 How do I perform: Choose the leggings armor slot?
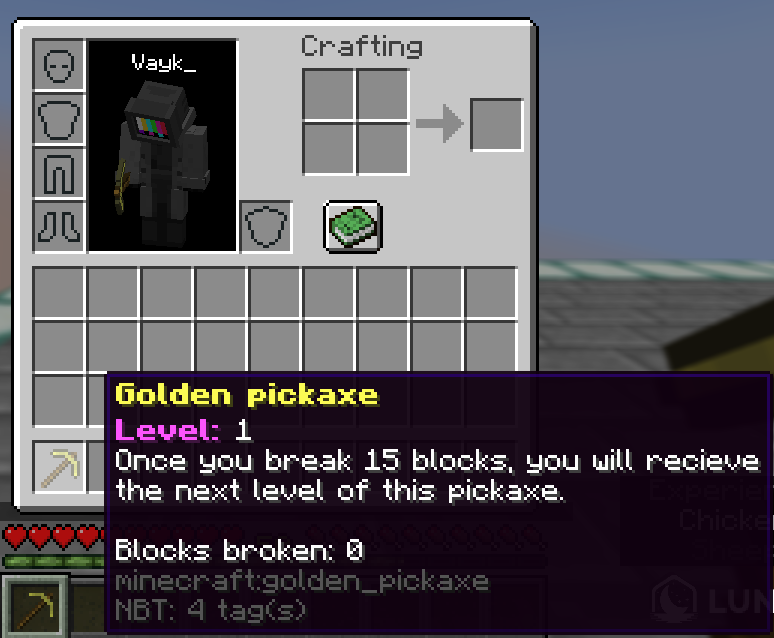click(x=59, y=173)
